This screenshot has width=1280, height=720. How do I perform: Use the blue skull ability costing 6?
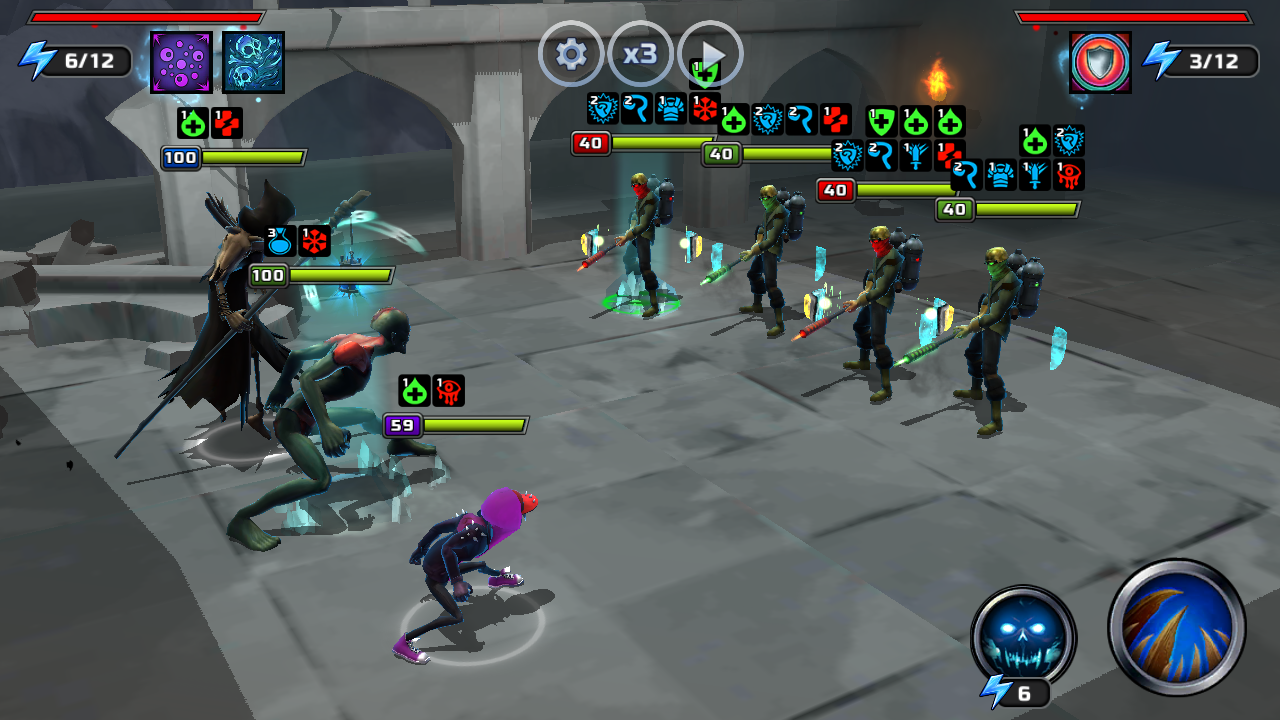pos(1023,637)
